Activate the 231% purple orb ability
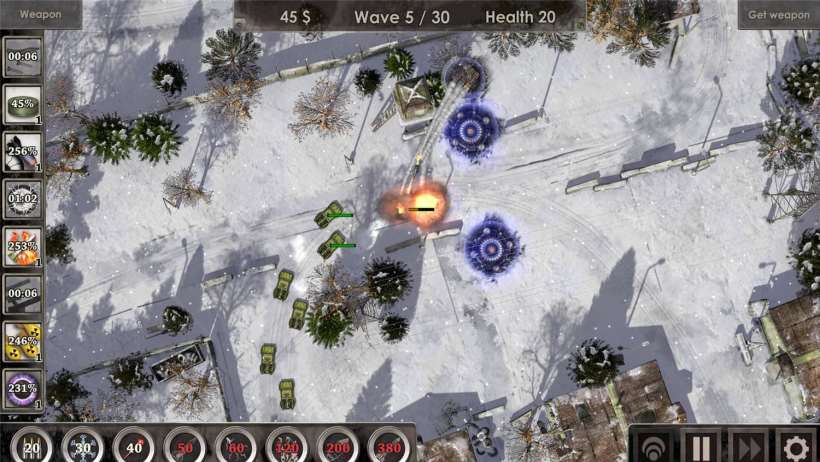The height and width of the screenshot is (462, 820). (x=22, y=388)
